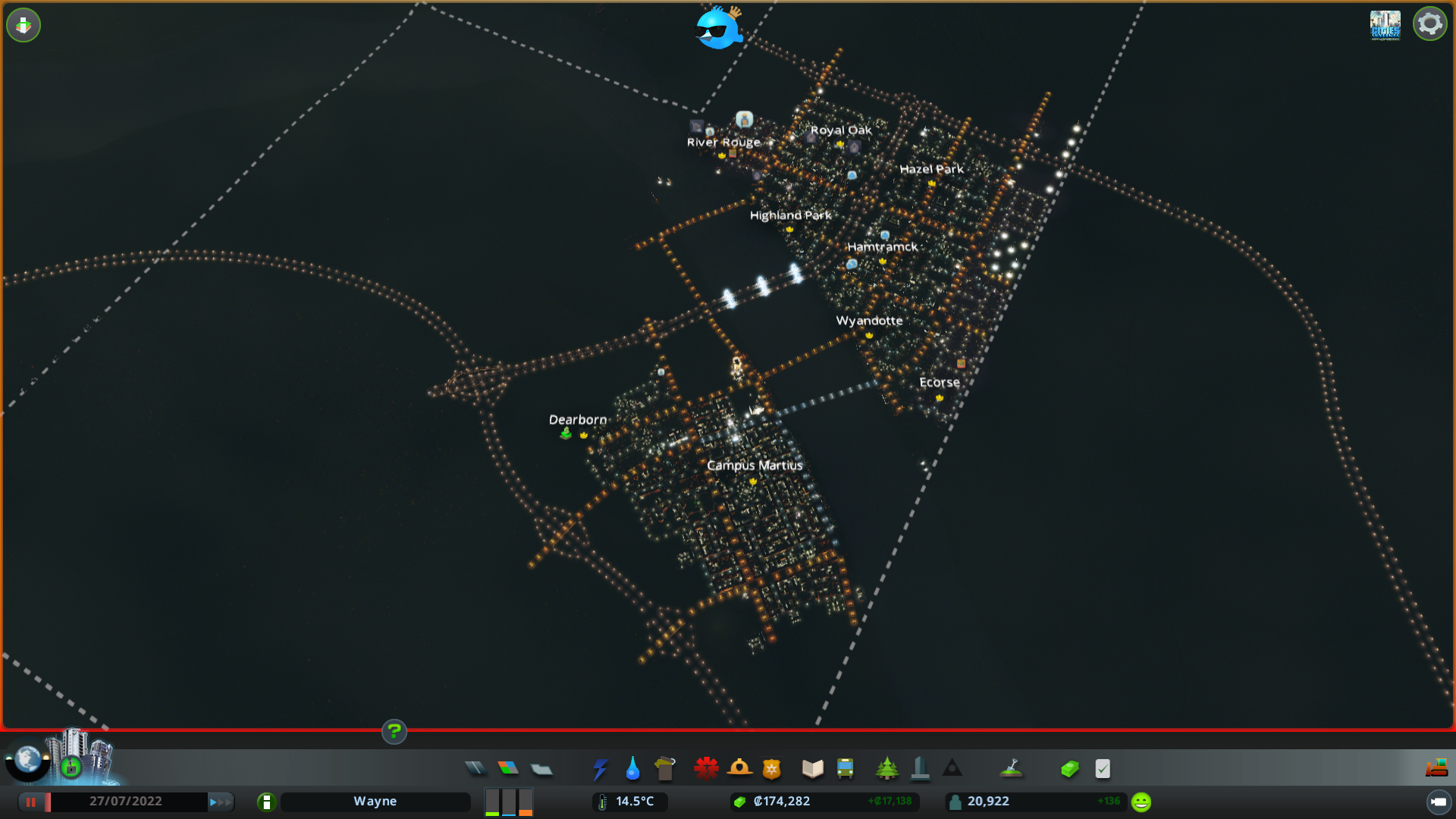Increase game speed with fast-forward arrows

(x=219, y=801)
